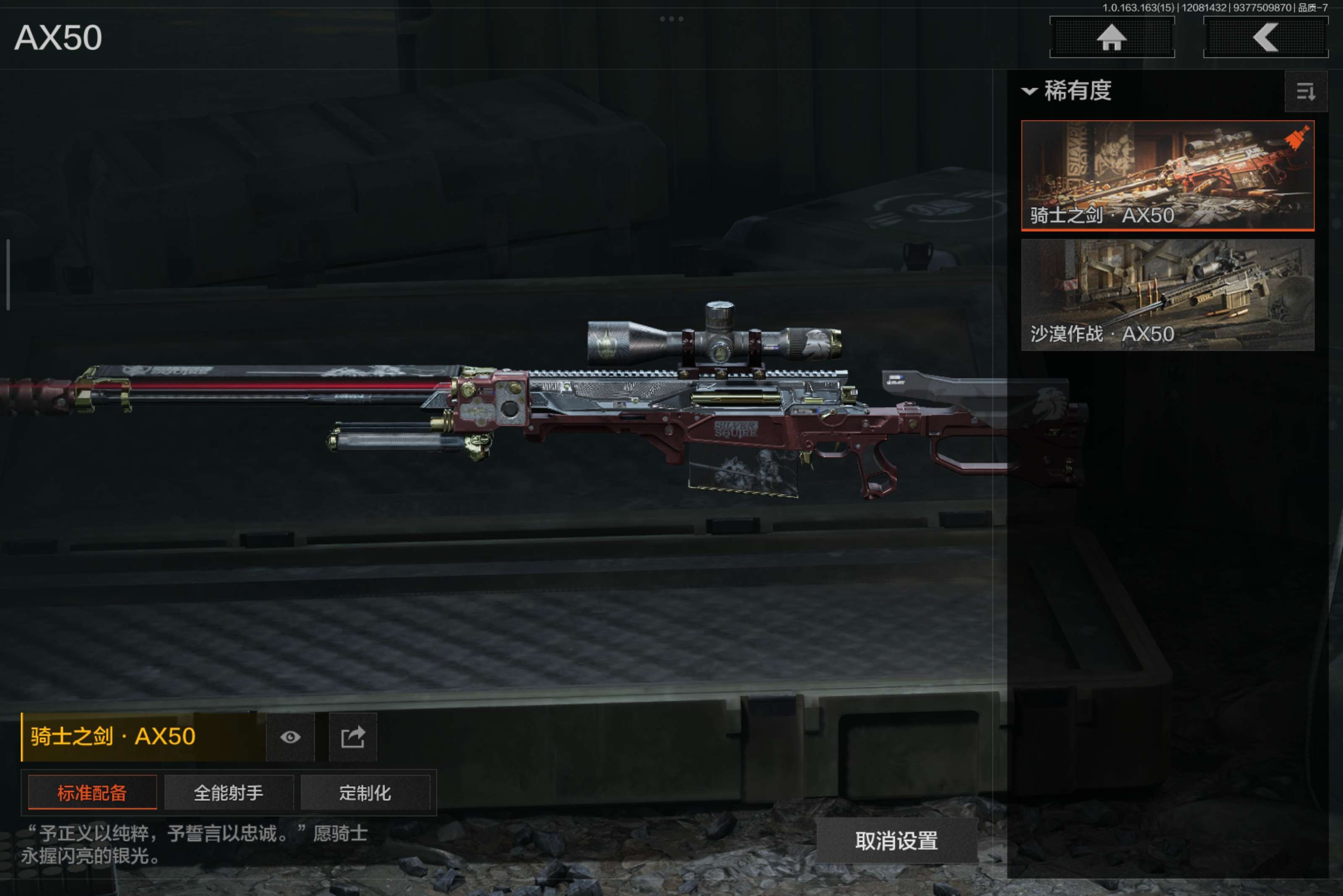This screenshot has width=1343, height=896.
Task: Switch to the 全能射手 tab
Action: pyautogui.click(x=229, y=792)
